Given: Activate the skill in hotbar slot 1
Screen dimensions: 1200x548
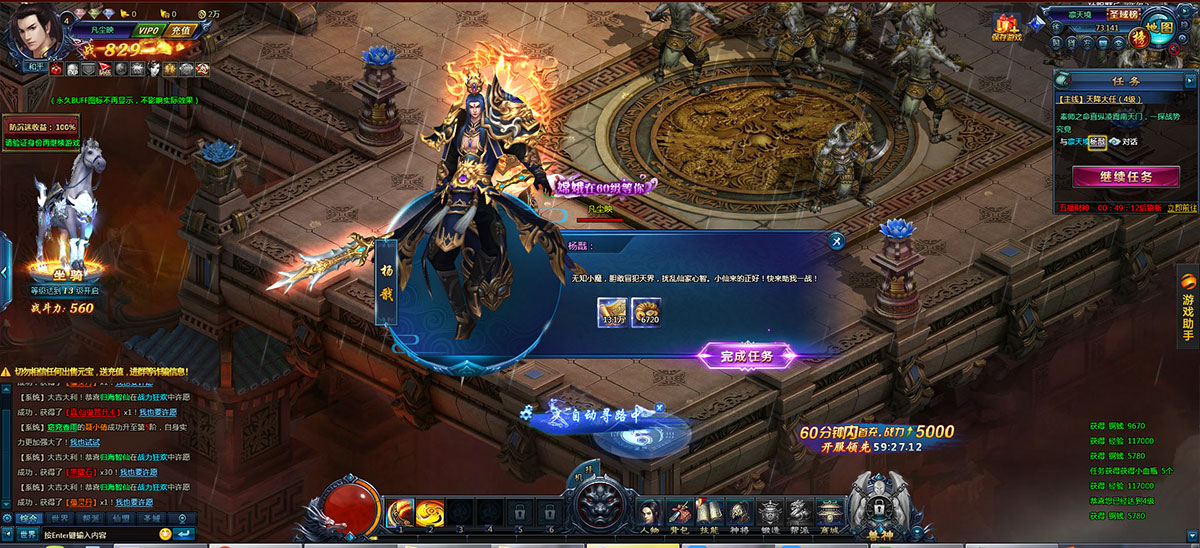Looking at the screenshot, I should click(x=401, y=512).
